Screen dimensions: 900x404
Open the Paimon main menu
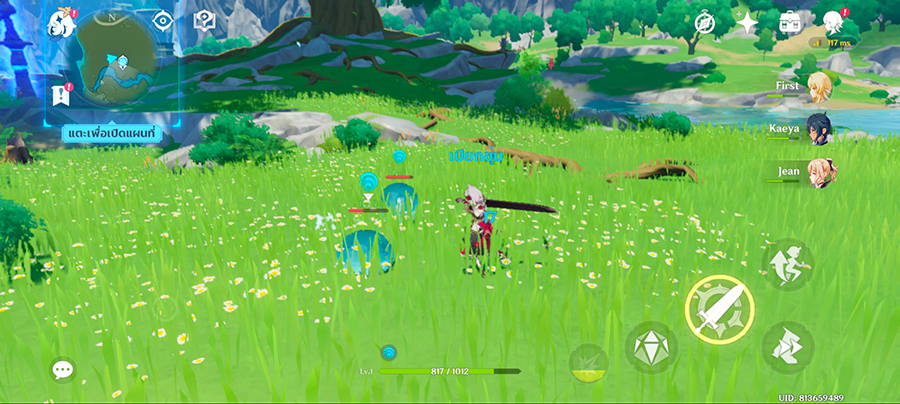[63, 22]
